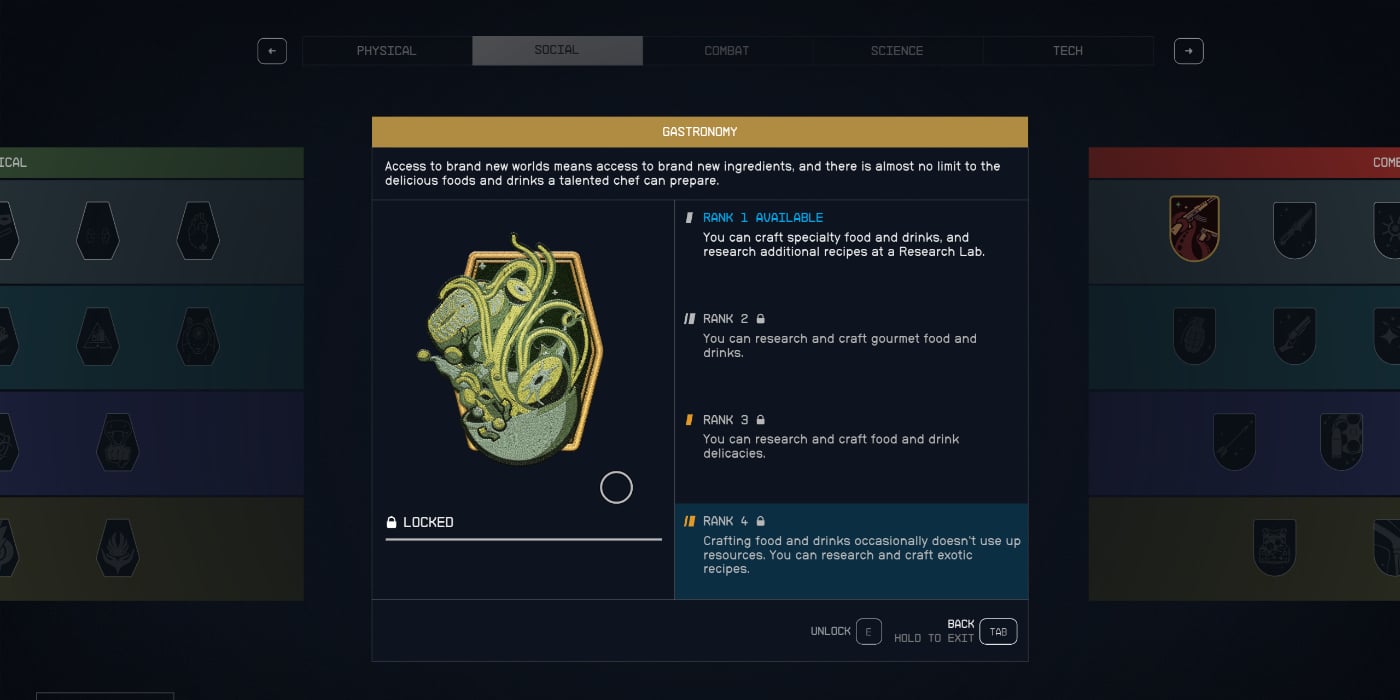Switch to the Science tab
The image size is (1400, 700).
(897, 51)
